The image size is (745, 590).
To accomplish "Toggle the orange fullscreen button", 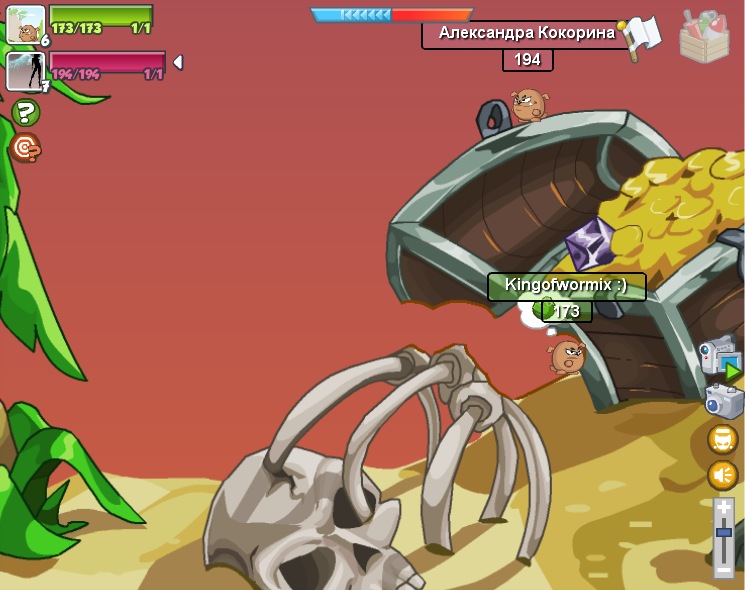I will (723, 439).
